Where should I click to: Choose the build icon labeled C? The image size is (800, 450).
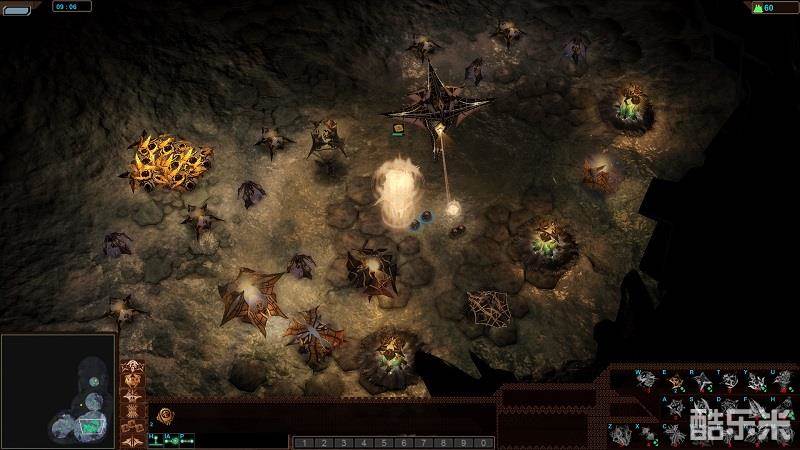(x=674, y=433)
